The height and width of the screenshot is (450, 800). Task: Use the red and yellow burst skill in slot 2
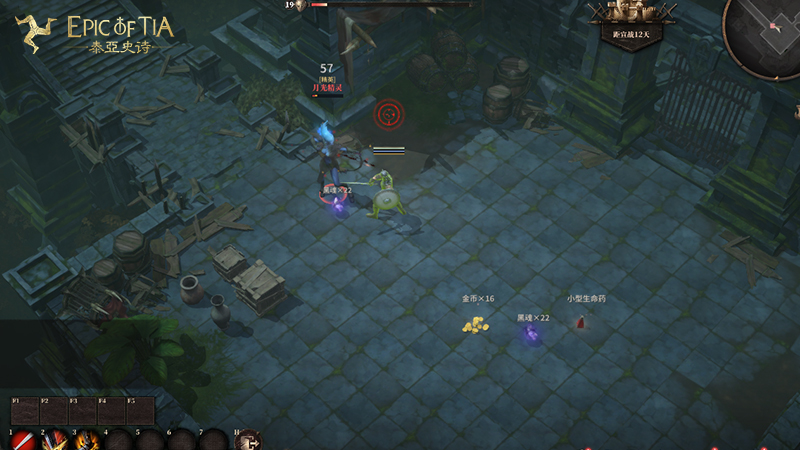click(x=55, y=440)
